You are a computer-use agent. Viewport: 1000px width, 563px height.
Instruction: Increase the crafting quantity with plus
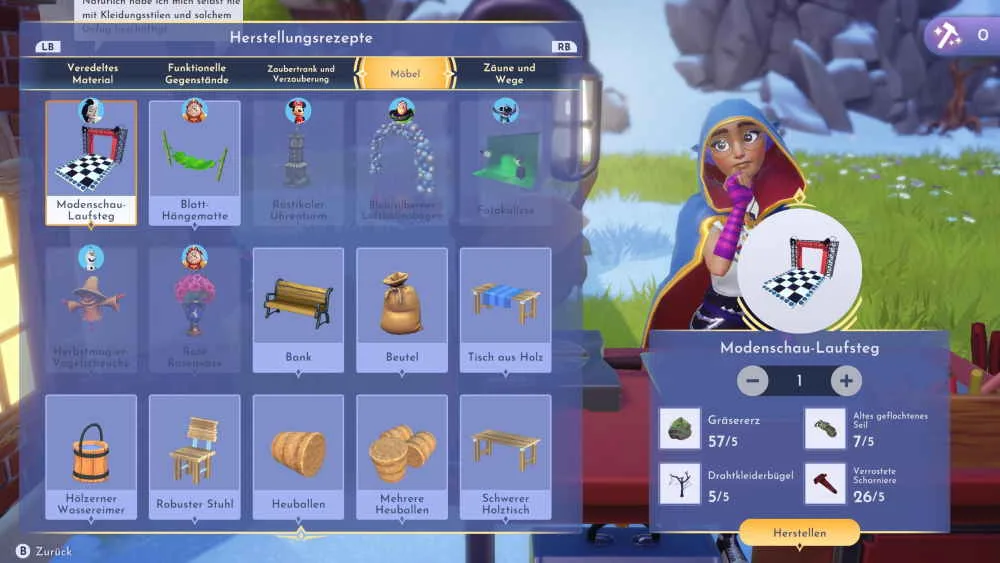846,381
